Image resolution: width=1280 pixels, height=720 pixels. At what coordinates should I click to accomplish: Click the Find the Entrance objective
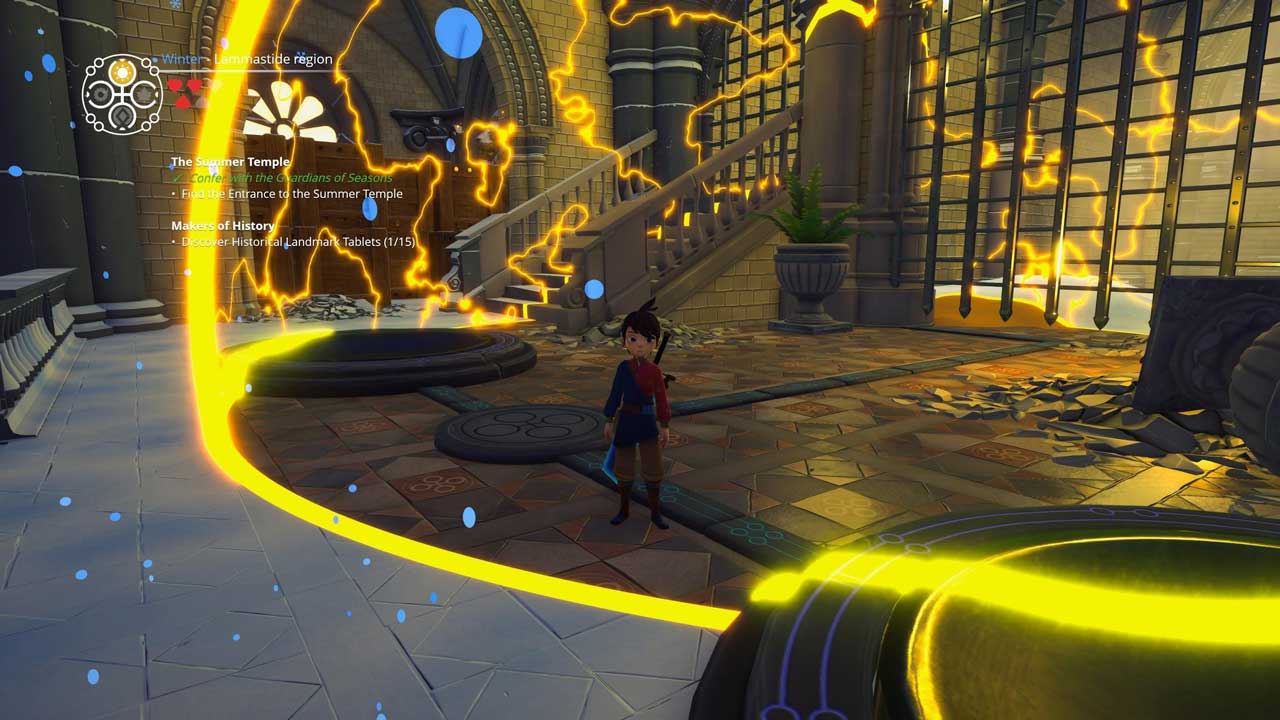292,193
